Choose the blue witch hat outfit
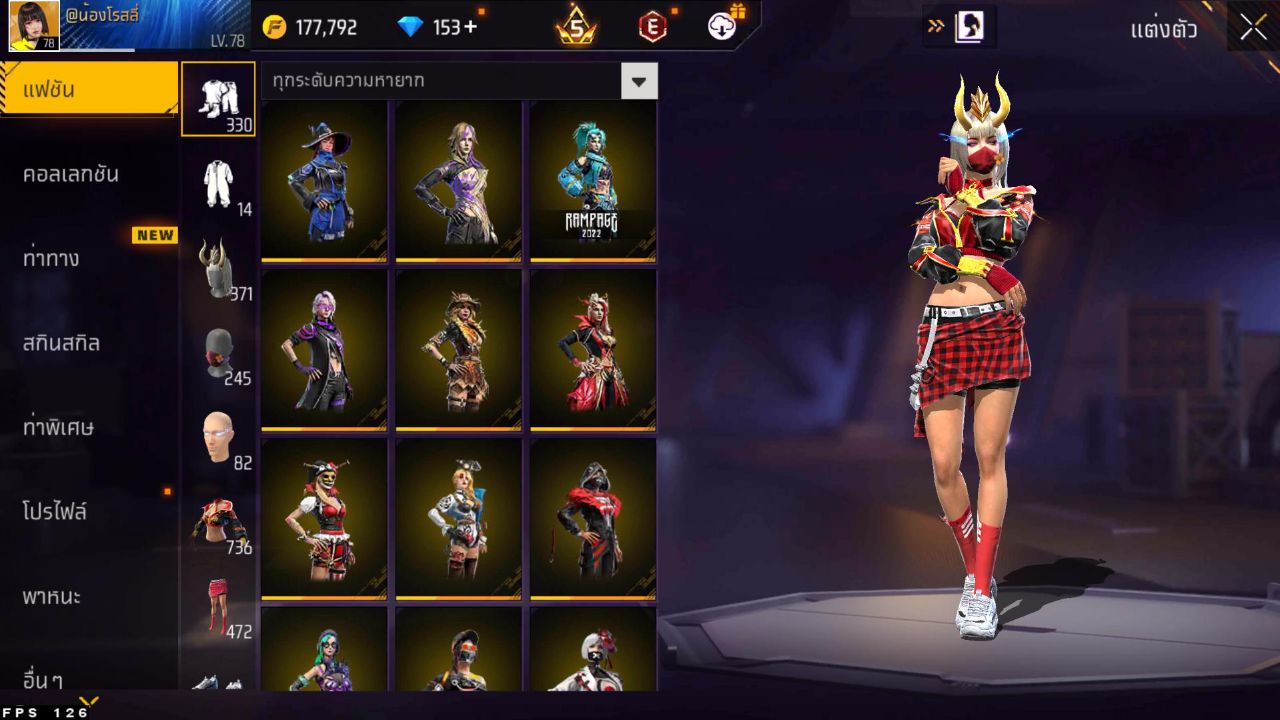This screenshot has width=1280, height=720. [x=324, y=180]
